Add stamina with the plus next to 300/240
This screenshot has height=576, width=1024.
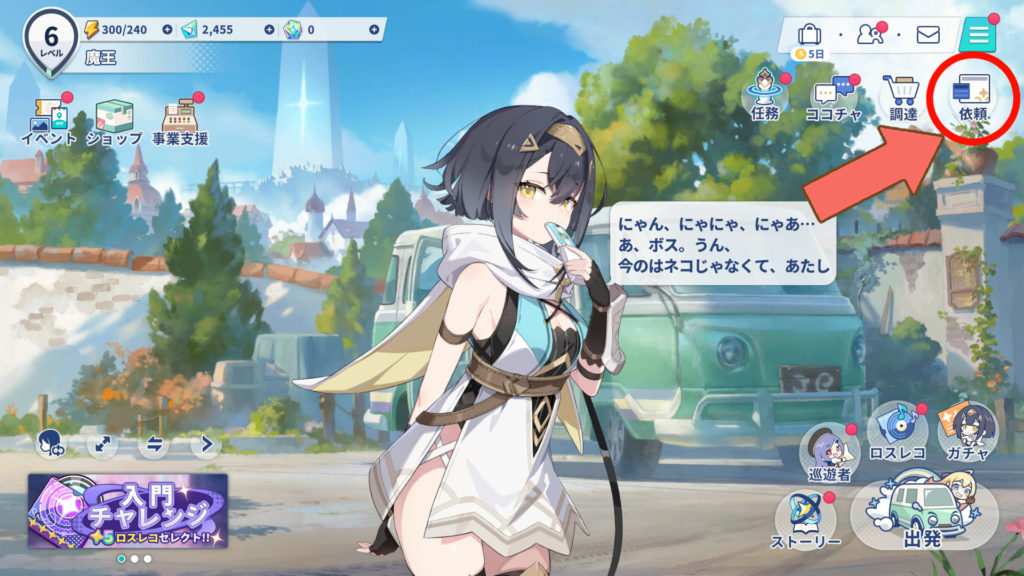click(166, 30)
